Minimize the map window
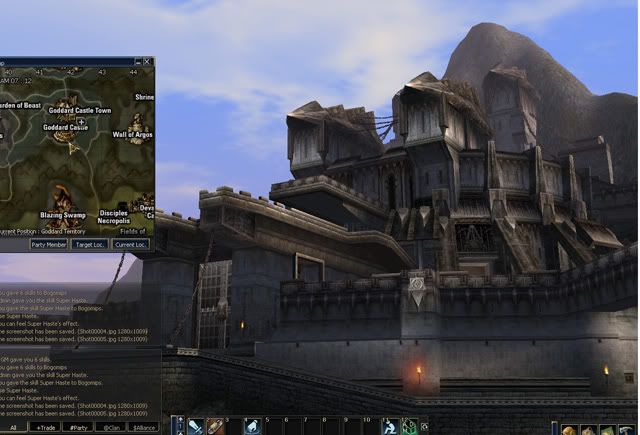The width and height of the screenshot is (640, 435). coord(138,62)
